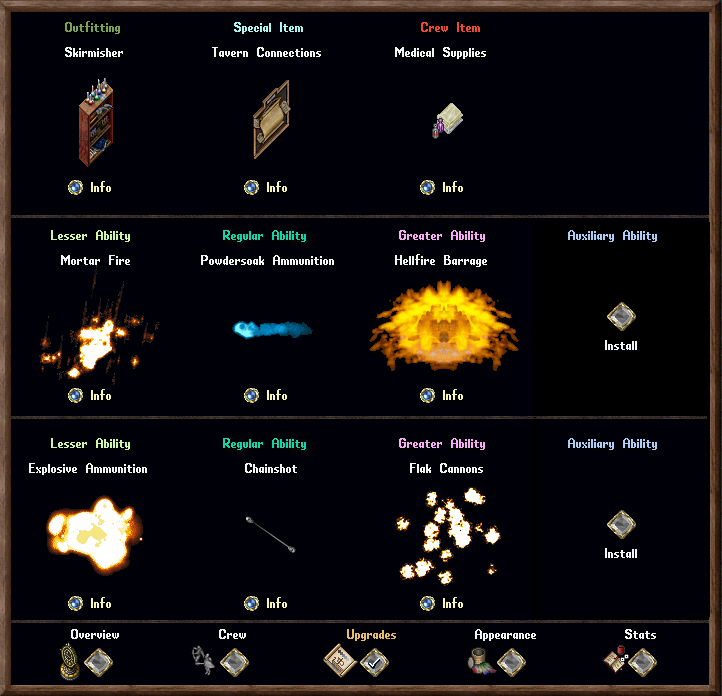
Task: Select the Upgrades tab
Action: 374,661
